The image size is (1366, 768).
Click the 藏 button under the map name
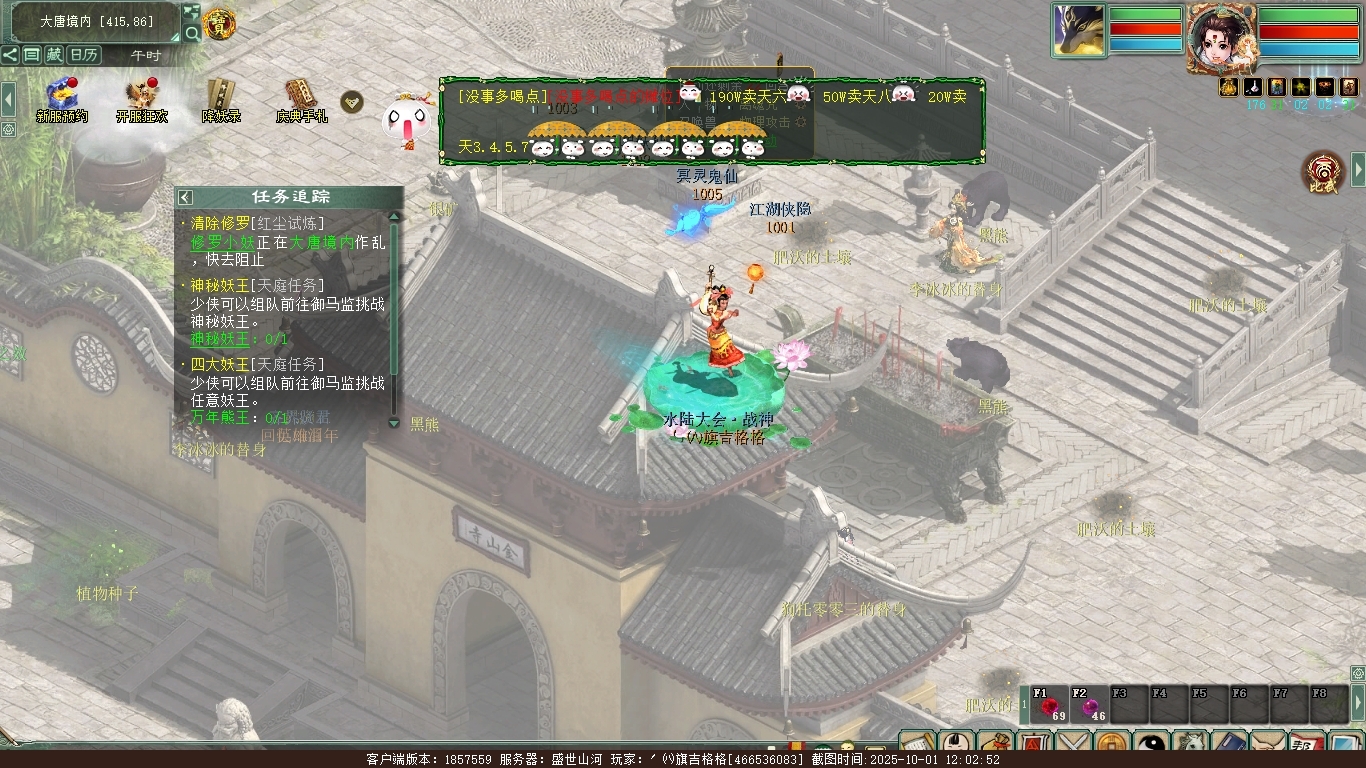coord(54,55)
